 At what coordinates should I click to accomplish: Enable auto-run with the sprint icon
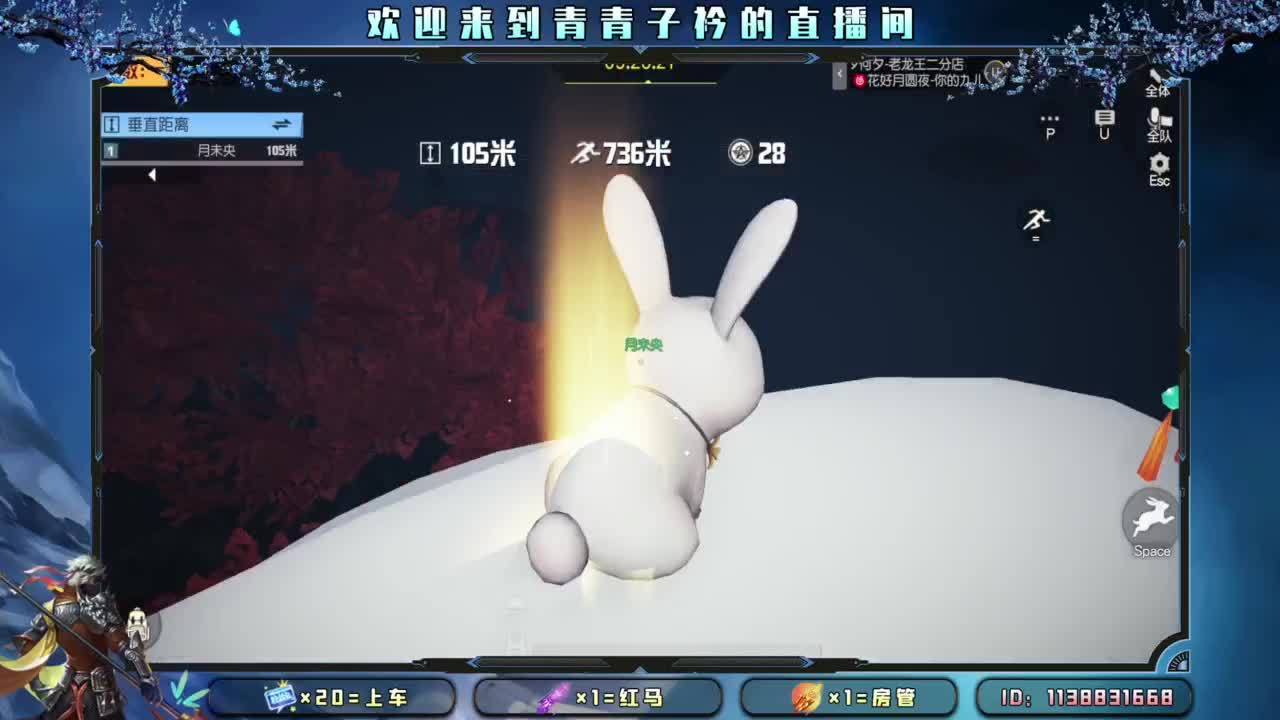click(1035, 222)
